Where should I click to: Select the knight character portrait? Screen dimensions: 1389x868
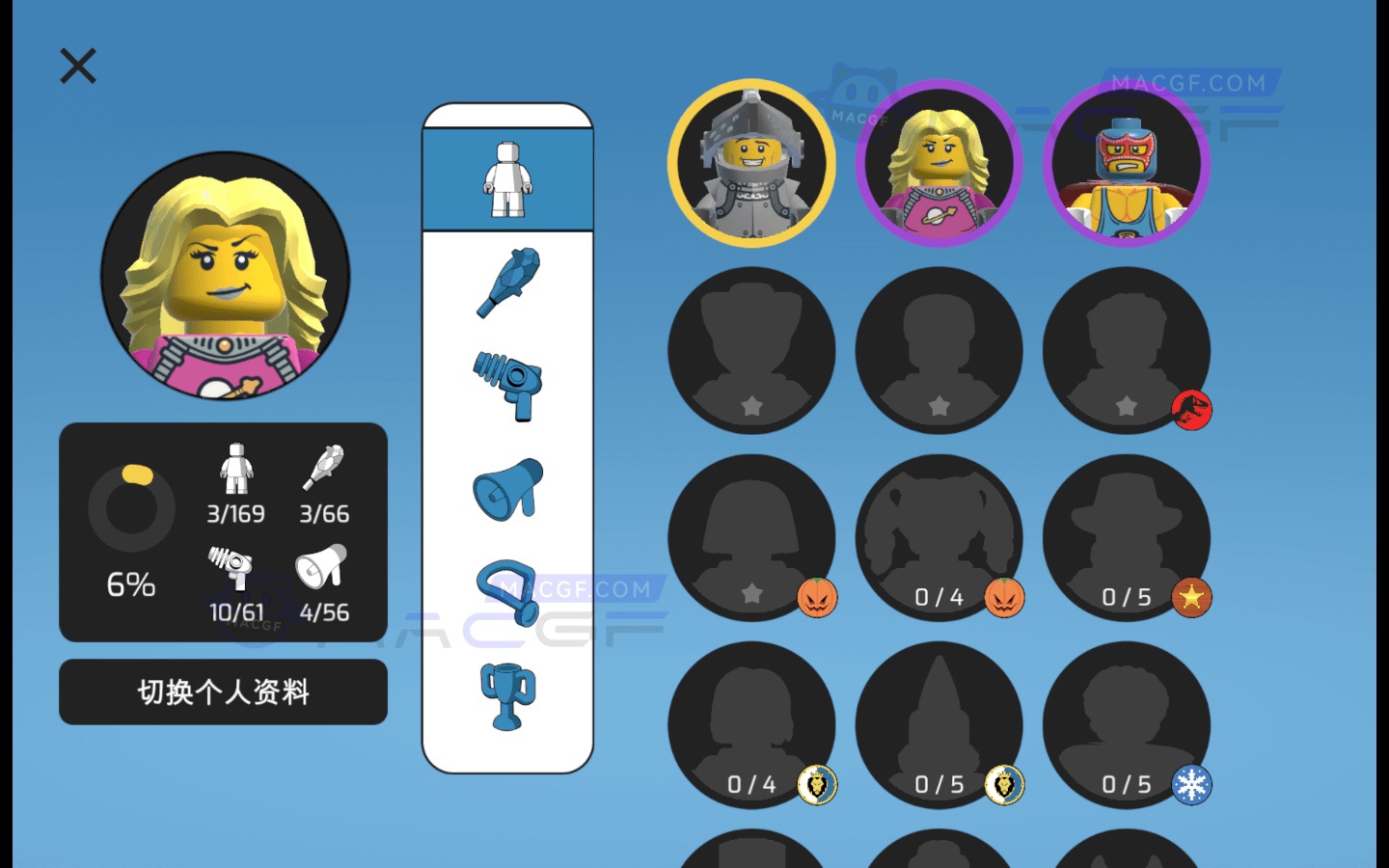(x=750, y=164)
